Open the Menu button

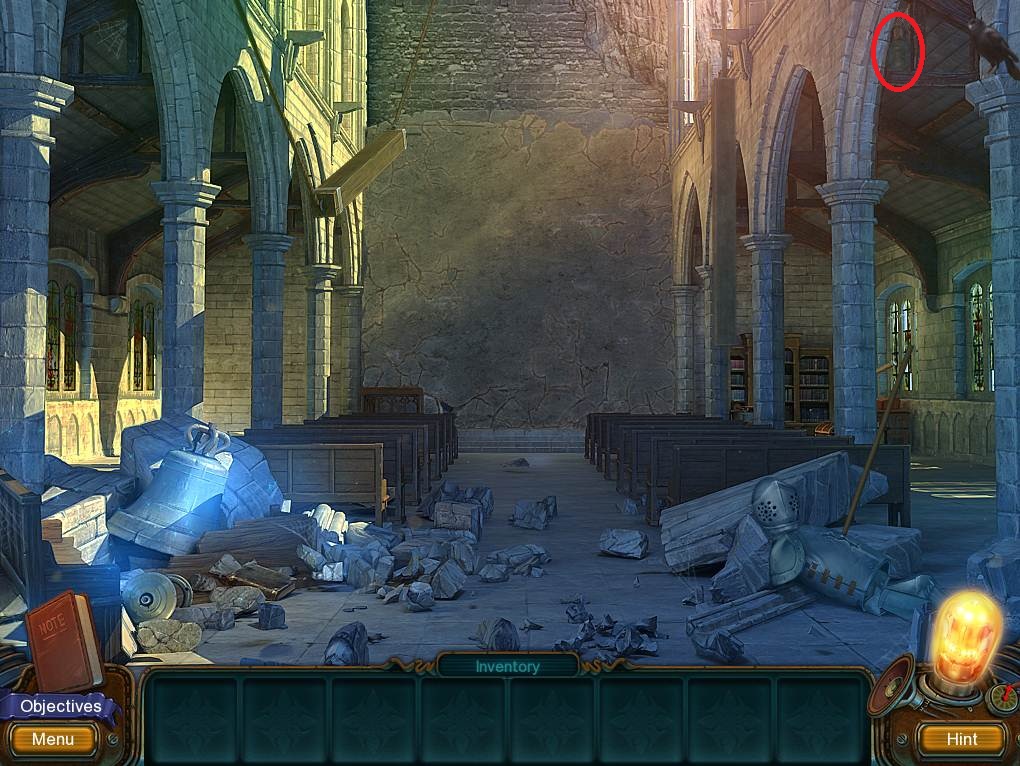pyautogui.click(x=52, y=740)
